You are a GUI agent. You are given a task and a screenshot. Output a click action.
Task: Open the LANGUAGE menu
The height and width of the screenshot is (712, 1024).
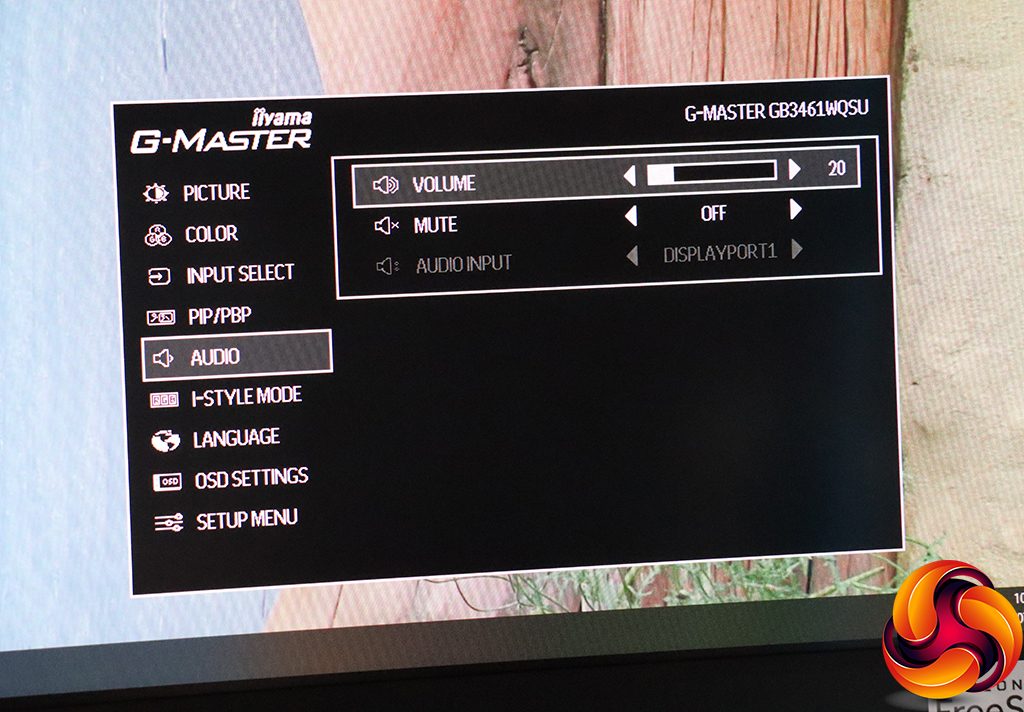tap(235, 438)
